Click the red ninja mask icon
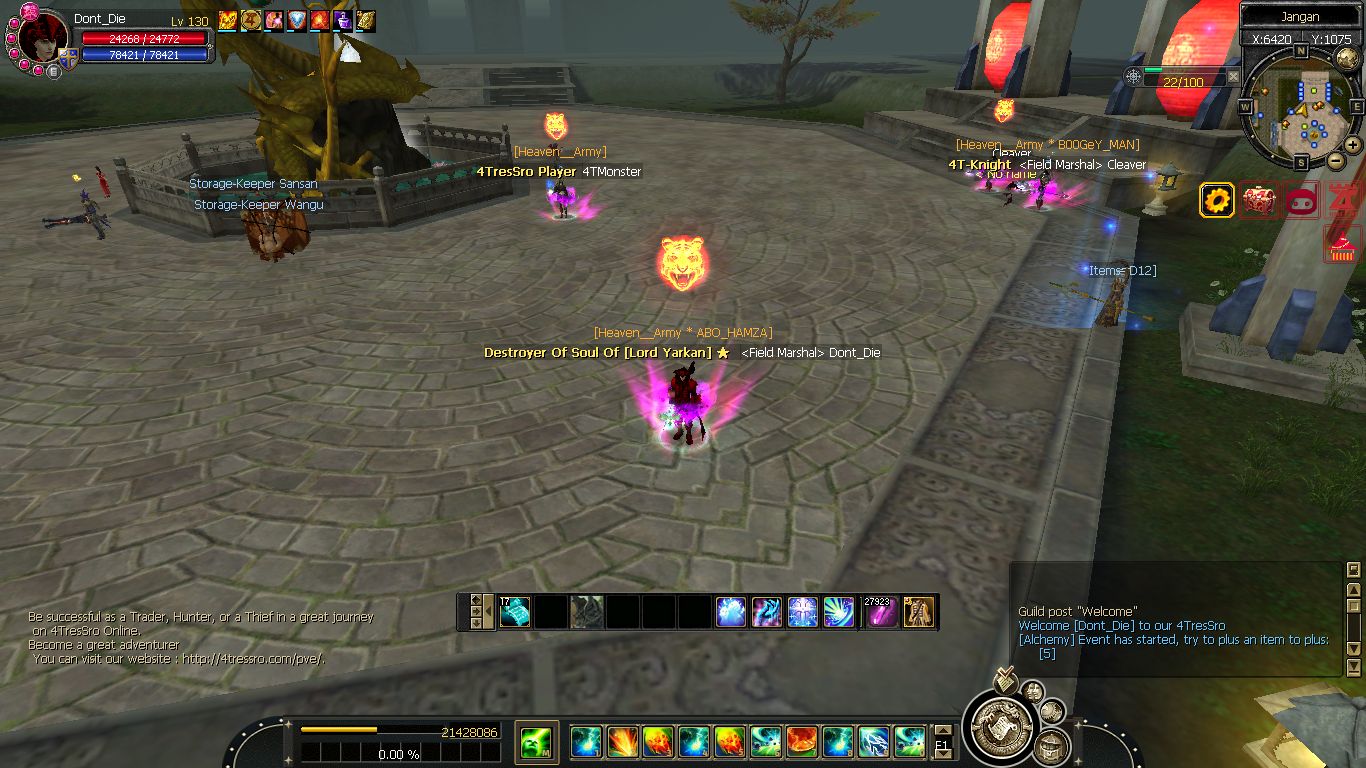1366x768 pixels. pos(1300,200)
